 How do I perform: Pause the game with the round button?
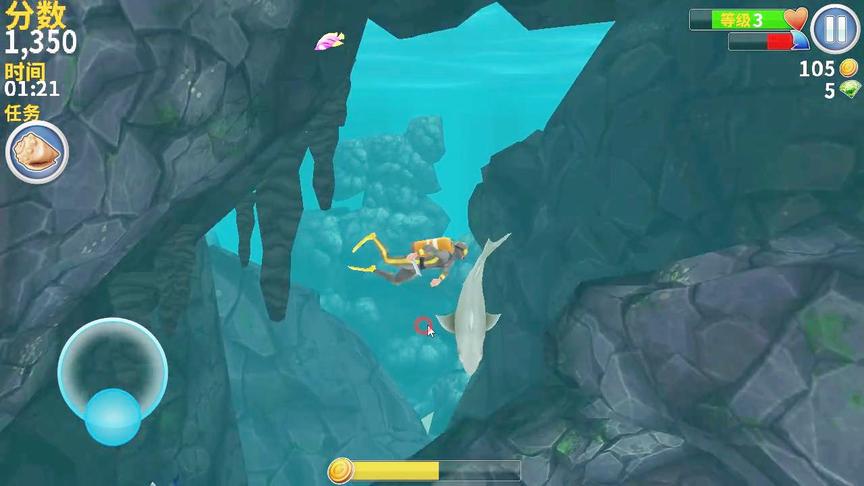point(832,29)
